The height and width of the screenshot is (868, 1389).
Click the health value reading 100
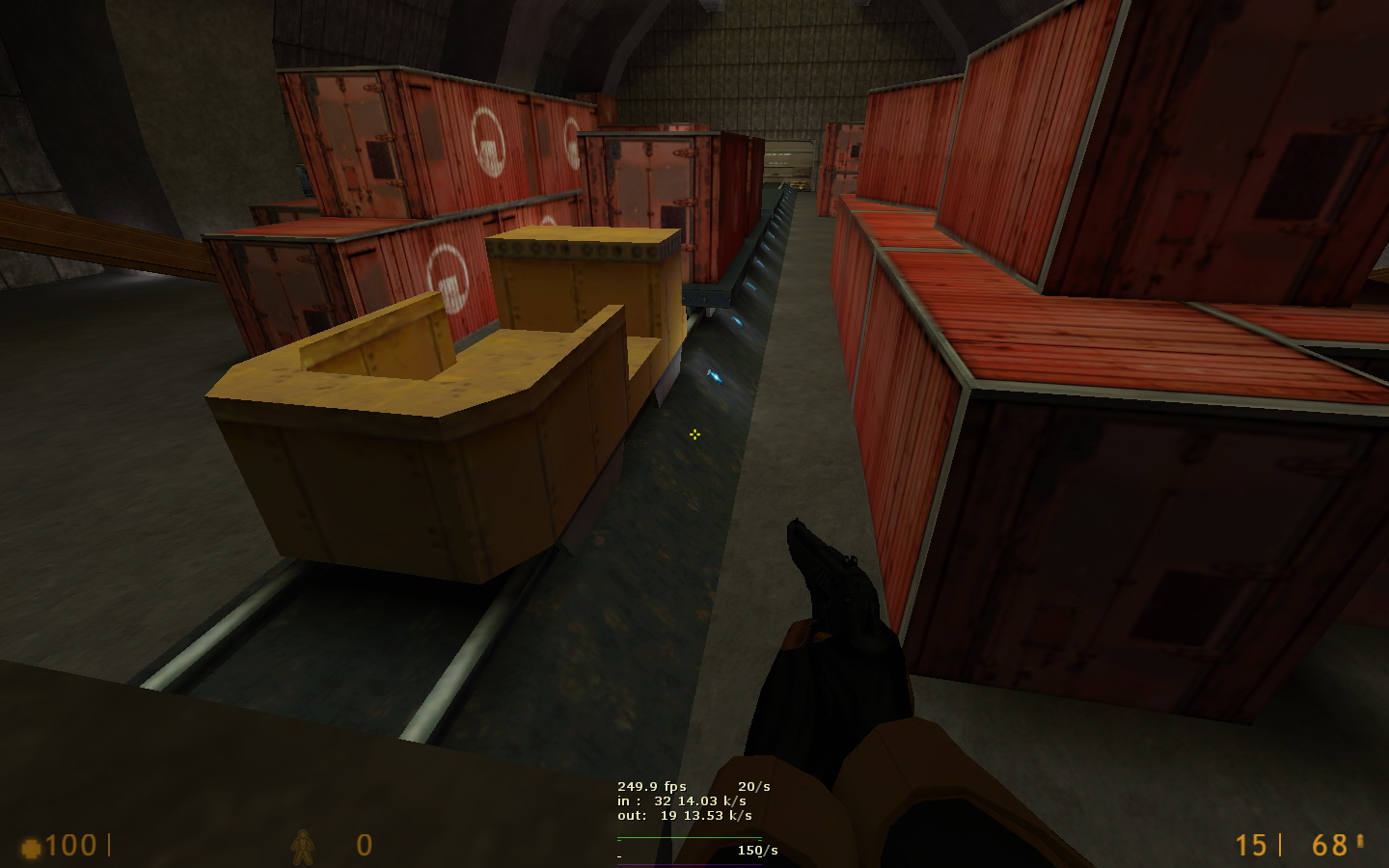pos(70,846)
